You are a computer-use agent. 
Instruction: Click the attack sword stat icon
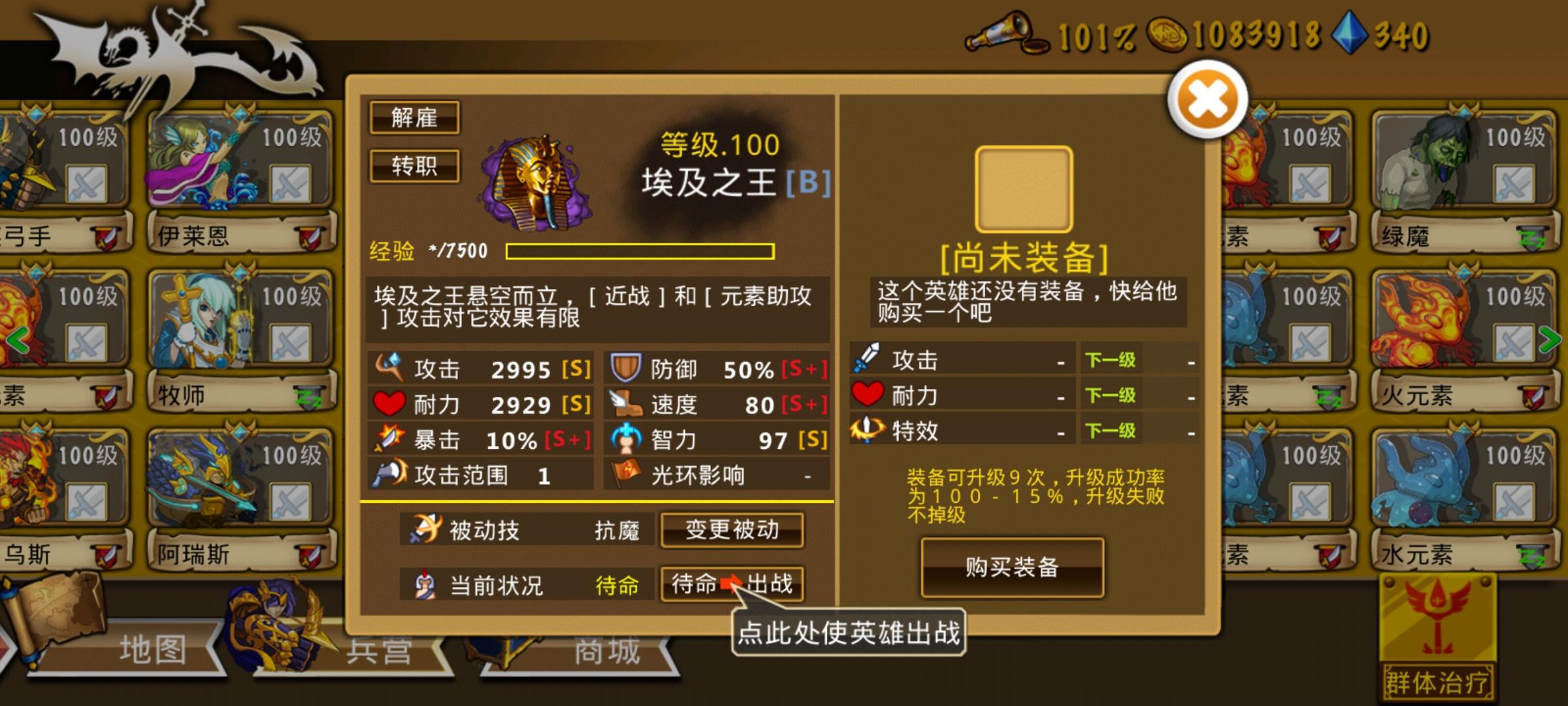(x=390, y=369)
